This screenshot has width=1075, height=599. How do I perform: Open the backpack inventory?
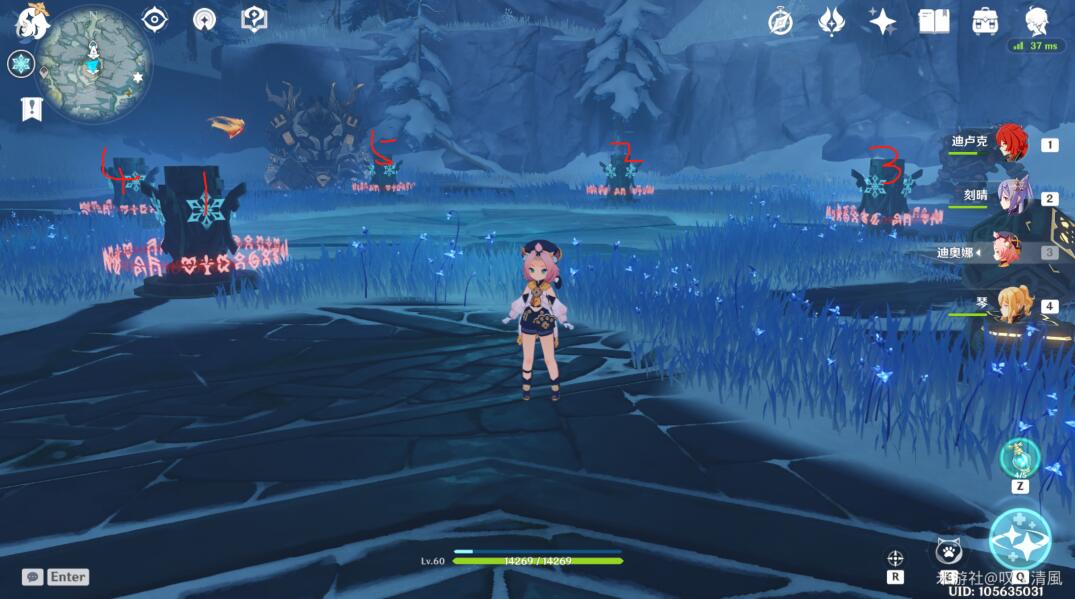[x=986, y=22]
